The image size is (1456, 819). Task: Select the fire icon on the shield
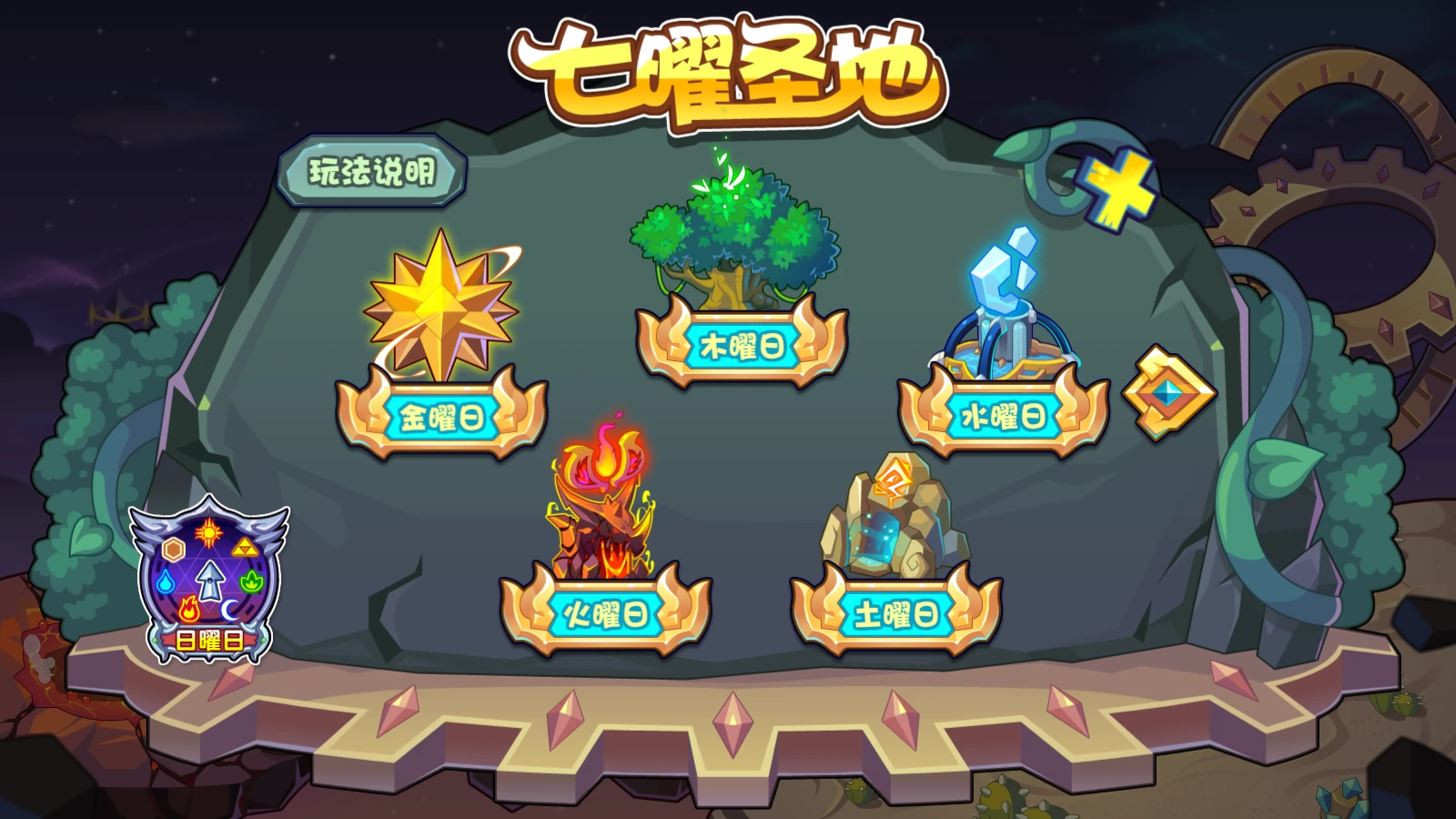pyautogui.click(x=189, y=609)
